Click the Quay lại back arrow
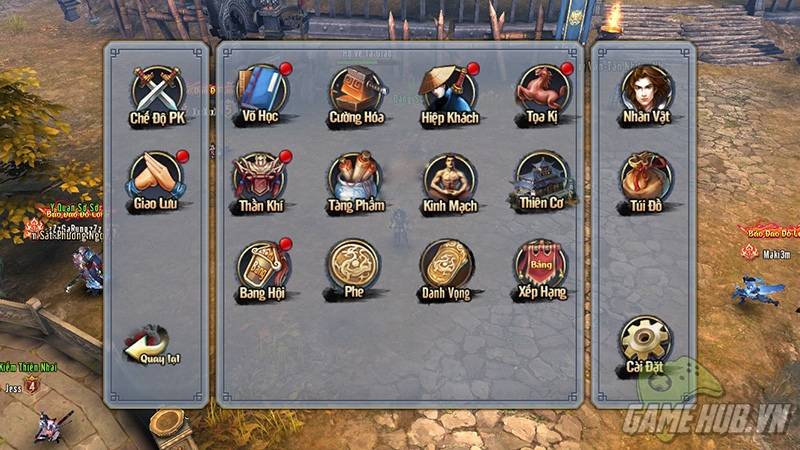Screen dimensions: 800x450 [x=146, y=343]
